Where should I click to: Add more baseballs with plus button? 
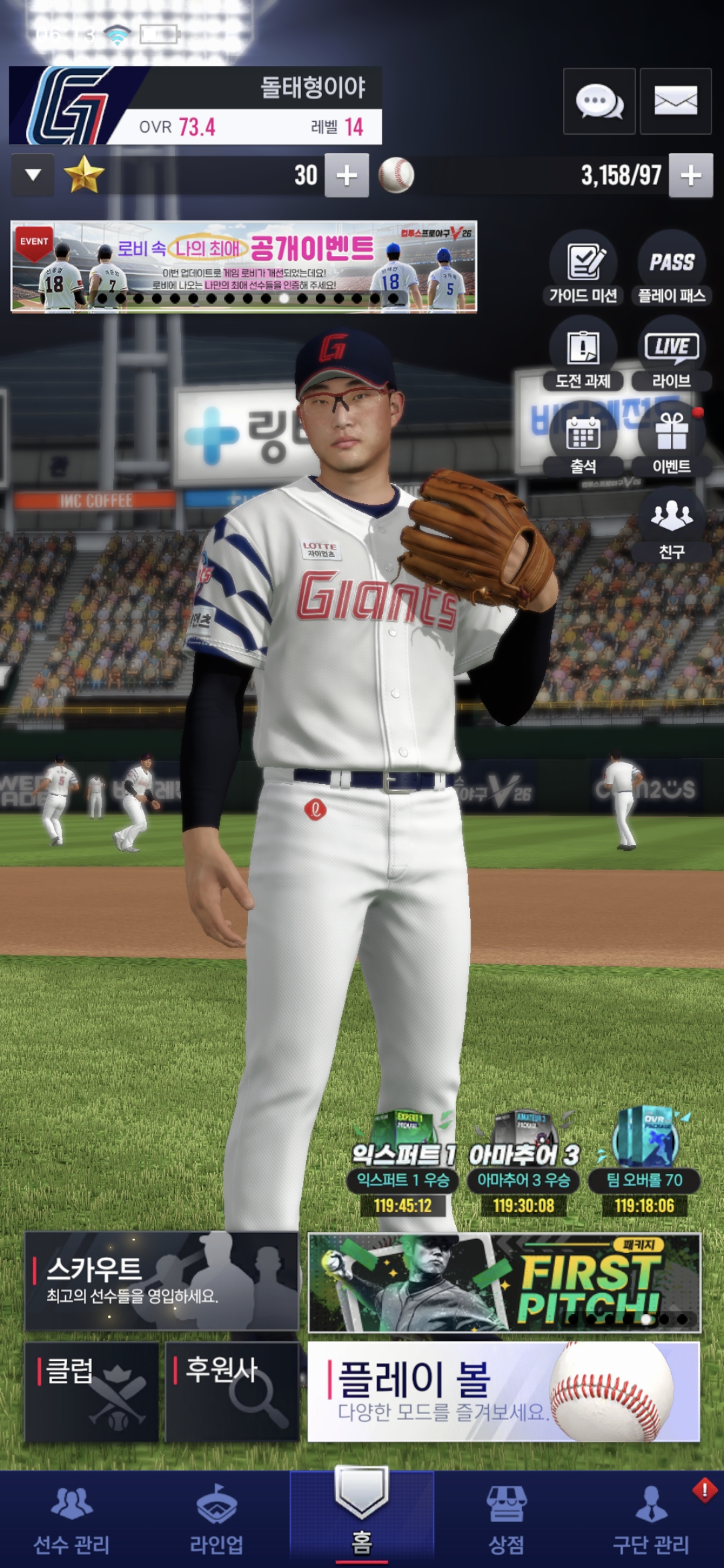690,176
